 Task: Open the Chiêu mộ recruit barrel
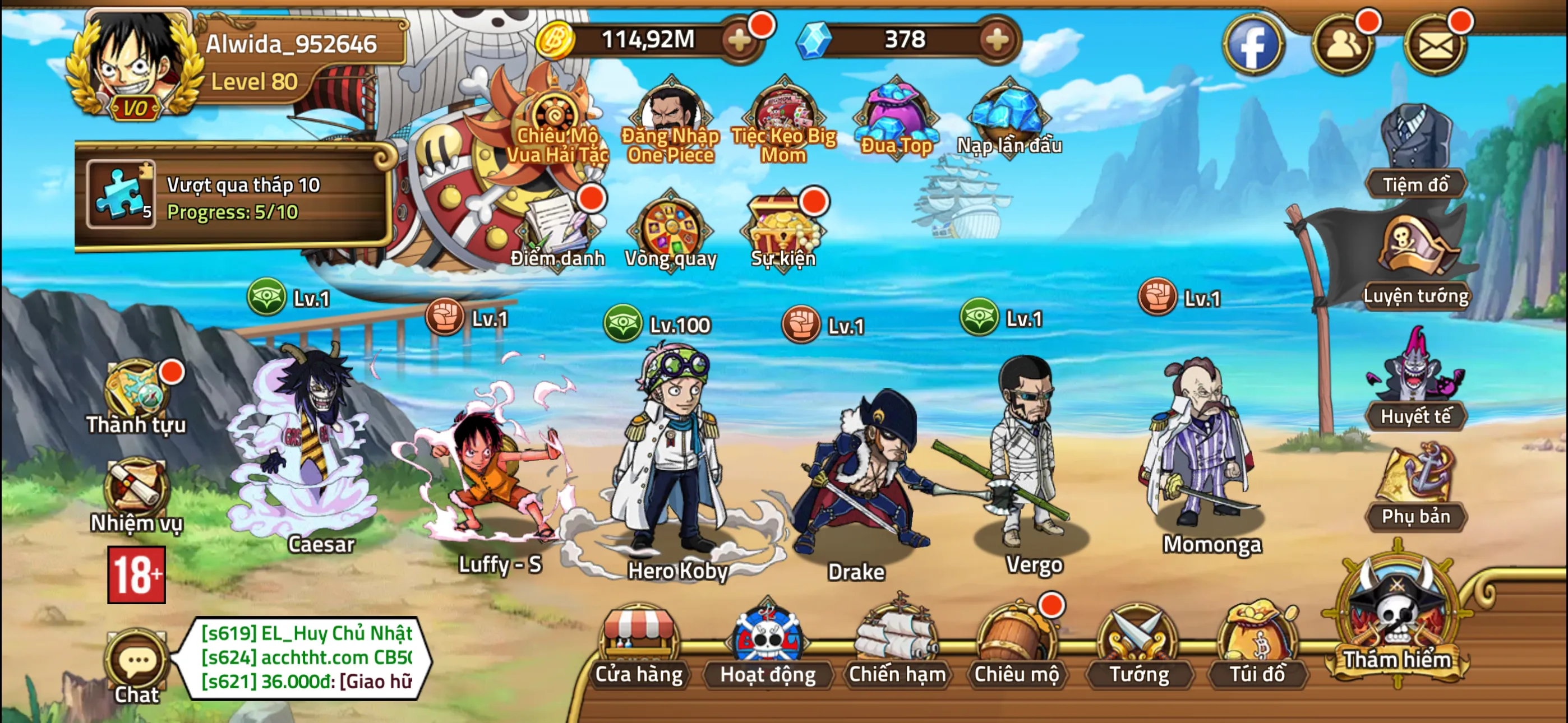[x=1016, y=645]
